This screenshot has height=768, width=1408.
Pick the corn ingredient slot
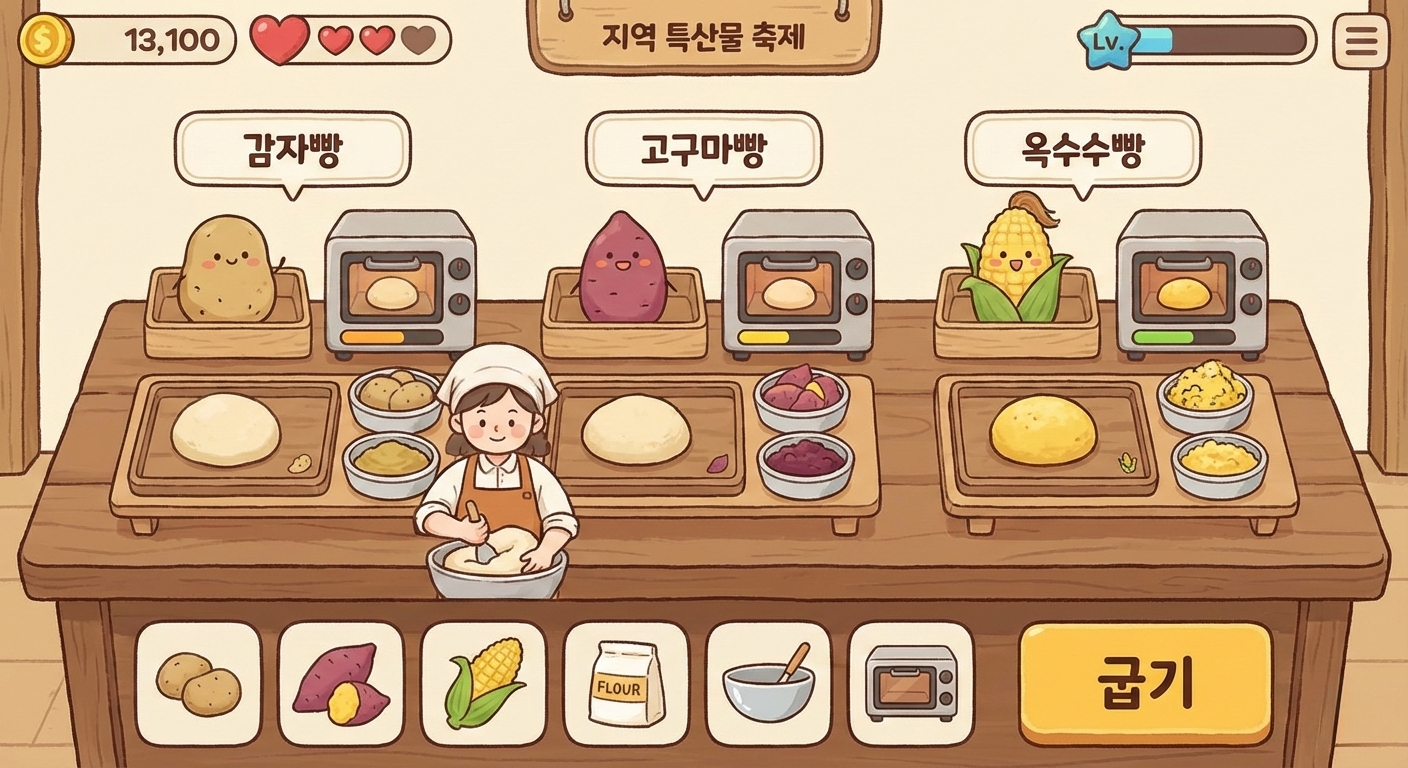tap(484, 683)
